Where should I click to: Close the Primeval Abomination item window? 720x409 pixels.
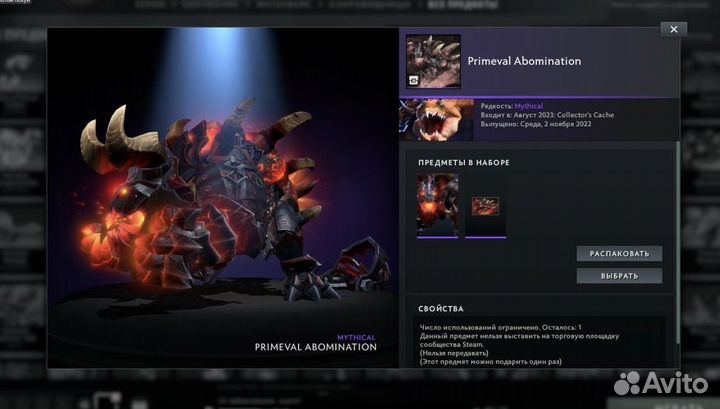click(674, 30)
